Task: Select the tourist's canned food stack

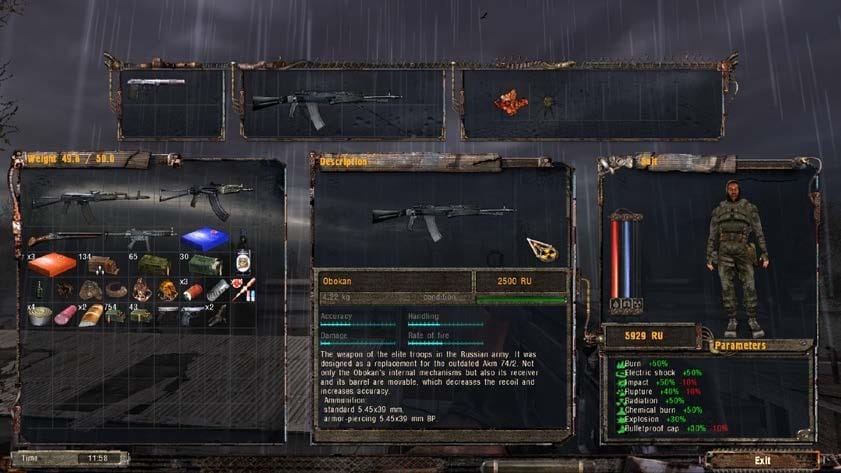Action: coord(42,314)
